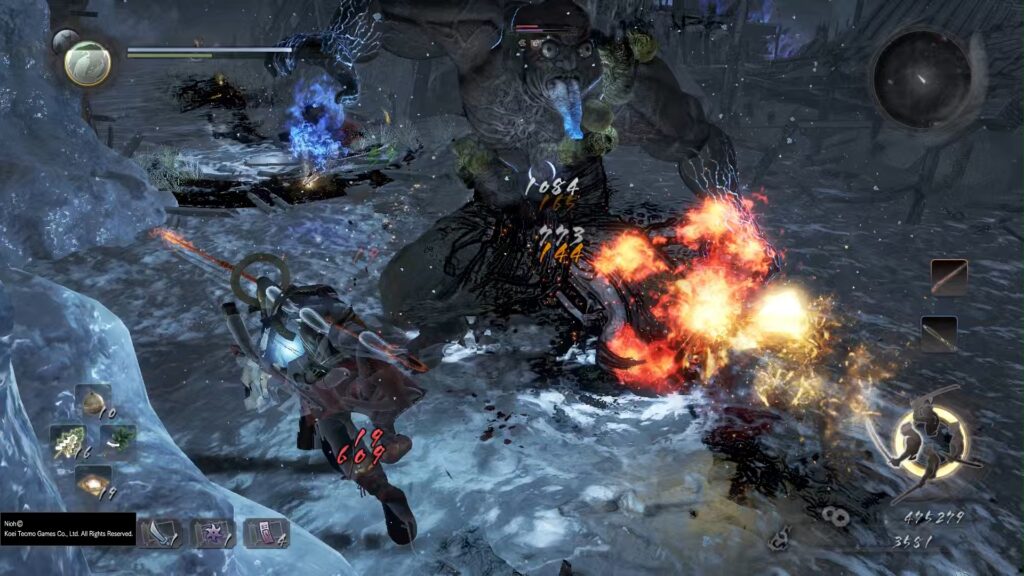Select the upper reddish weapon slot
Image resolution: width=1024 pixels, height=576 pixels.
click(949, 277)
